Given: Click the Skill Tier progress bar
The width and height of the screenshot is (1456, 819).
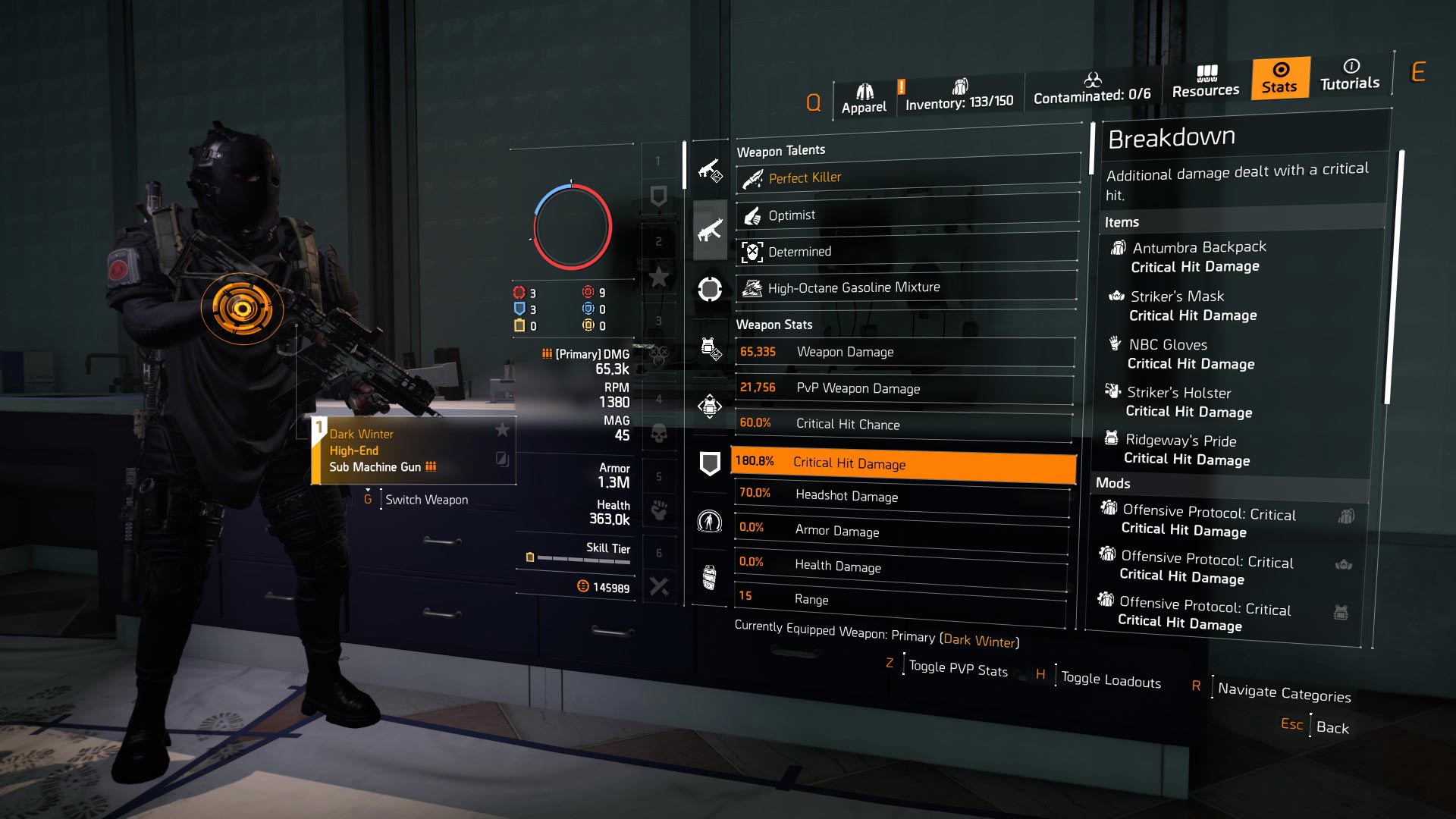Looking at the screenshot, I should tap(584, 557).
